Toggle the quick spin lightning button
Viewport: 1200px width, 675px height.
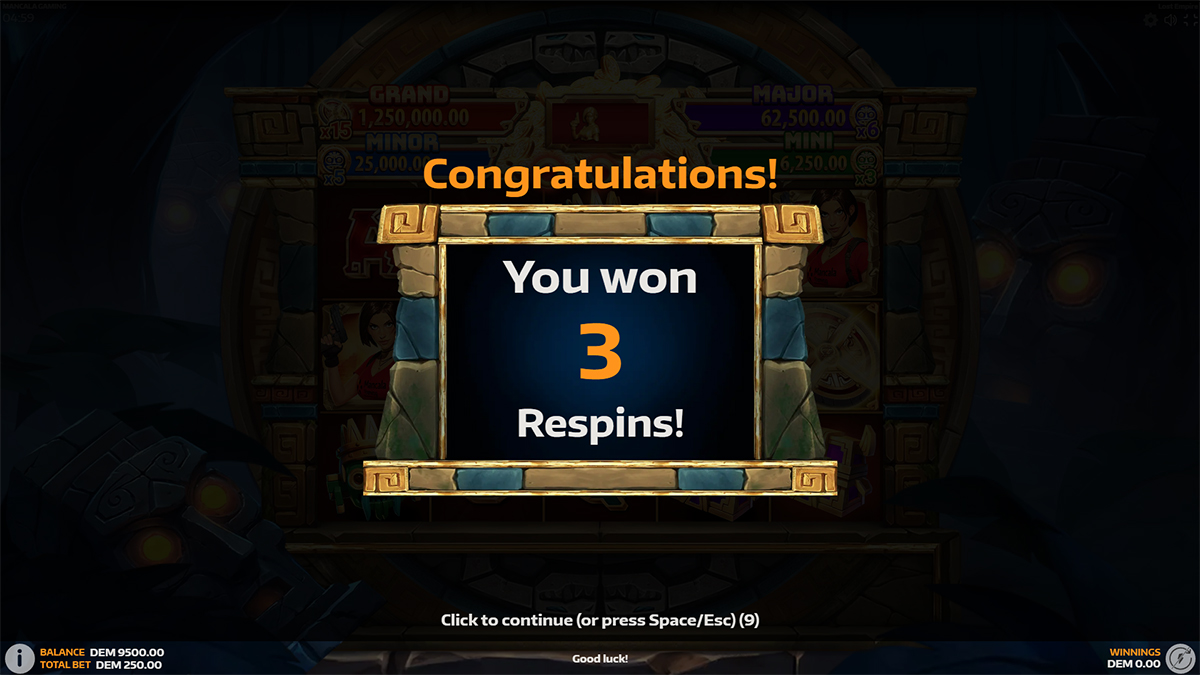pyautogui.click(x=1180, y=657)
